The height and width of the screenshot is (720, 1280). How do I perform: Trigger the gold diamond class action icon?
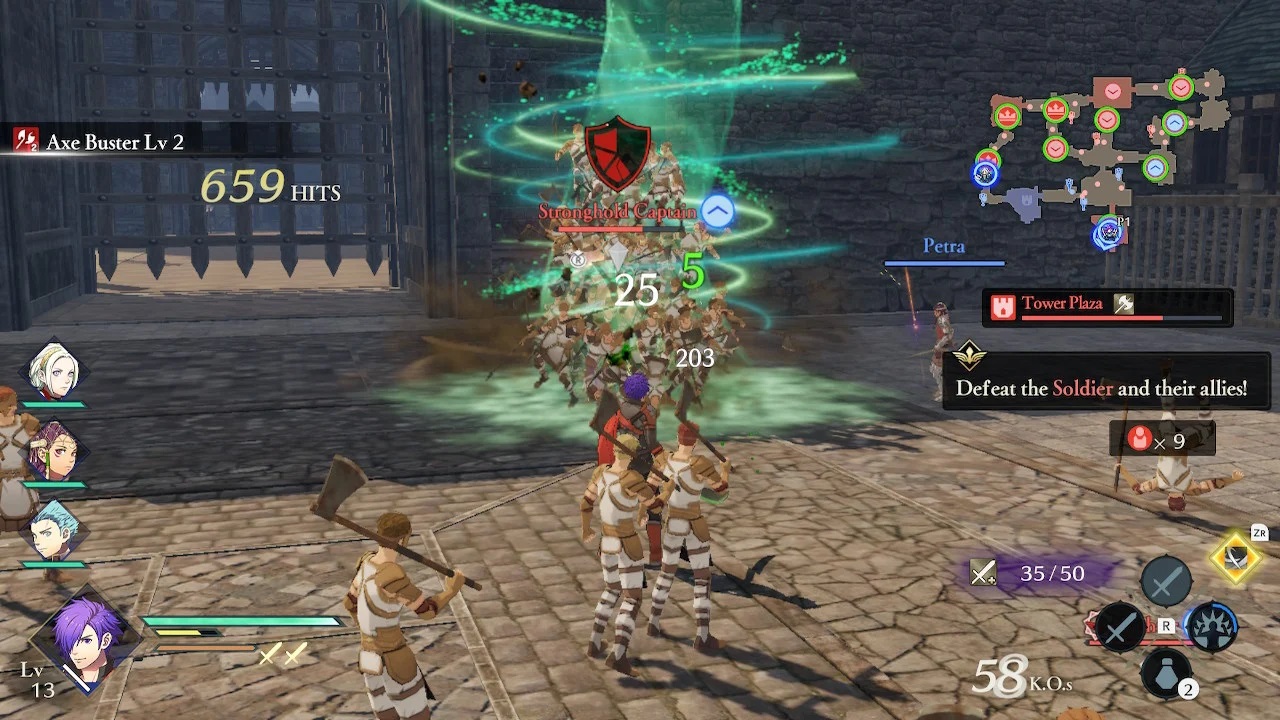(x=1237, y=558)
